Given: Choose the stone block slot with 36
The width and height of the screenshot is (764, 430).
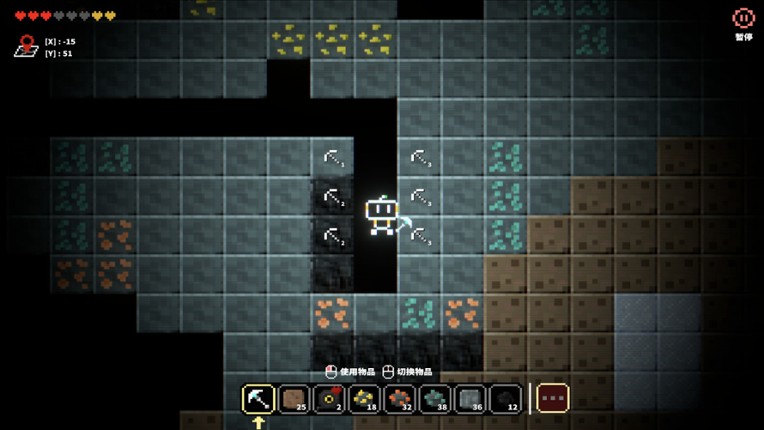Looking at the screenshot, I should coord(470,398).
